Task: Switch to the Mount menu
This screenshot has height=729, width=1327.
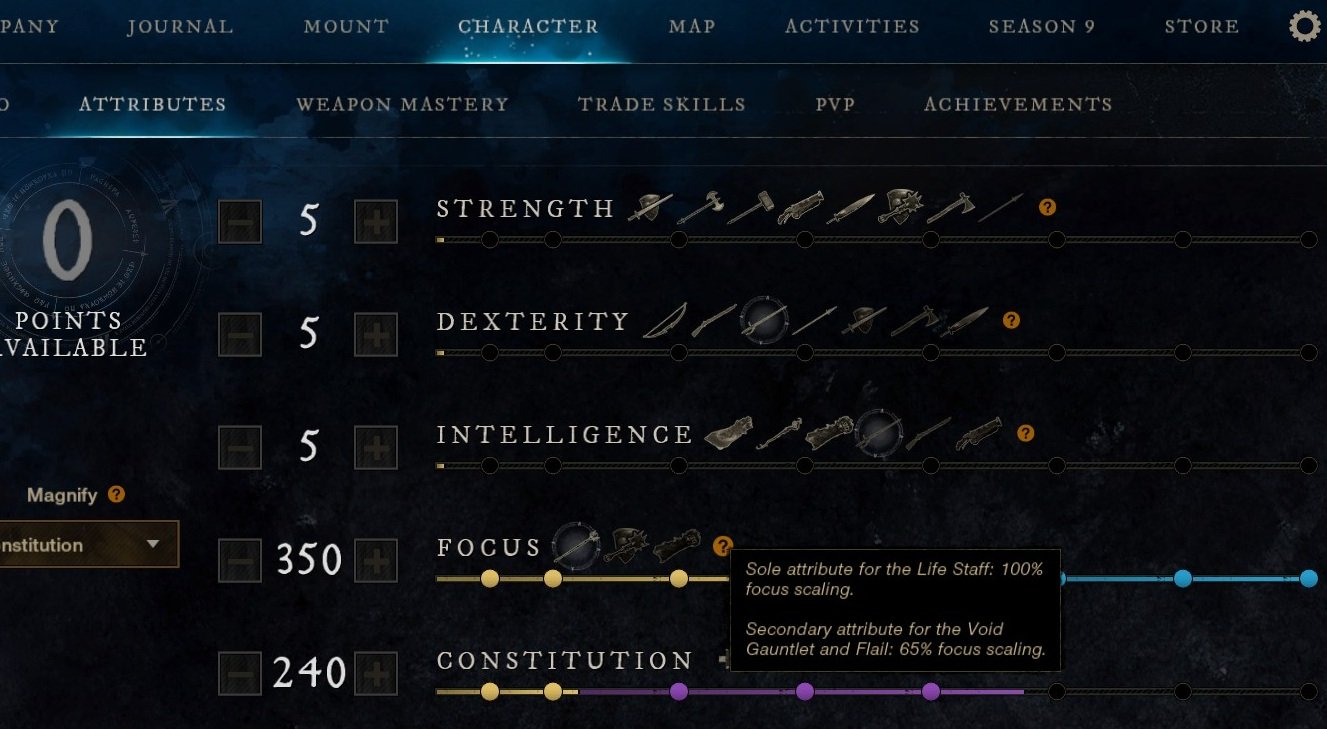Action: pos(346,27)
